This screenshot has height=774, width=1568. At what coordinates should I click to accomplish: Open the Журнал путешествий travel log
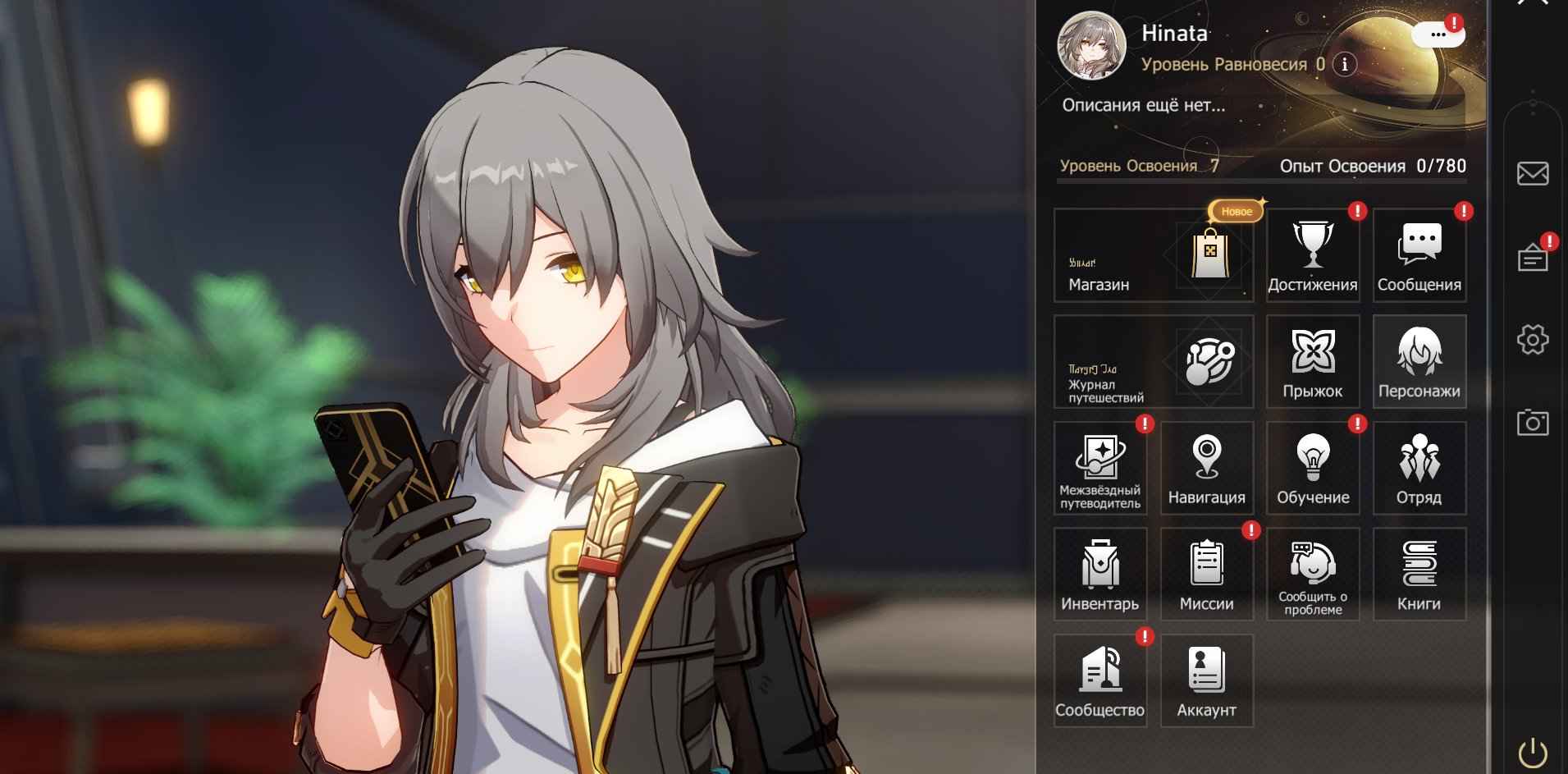[x=1153, y=361]
